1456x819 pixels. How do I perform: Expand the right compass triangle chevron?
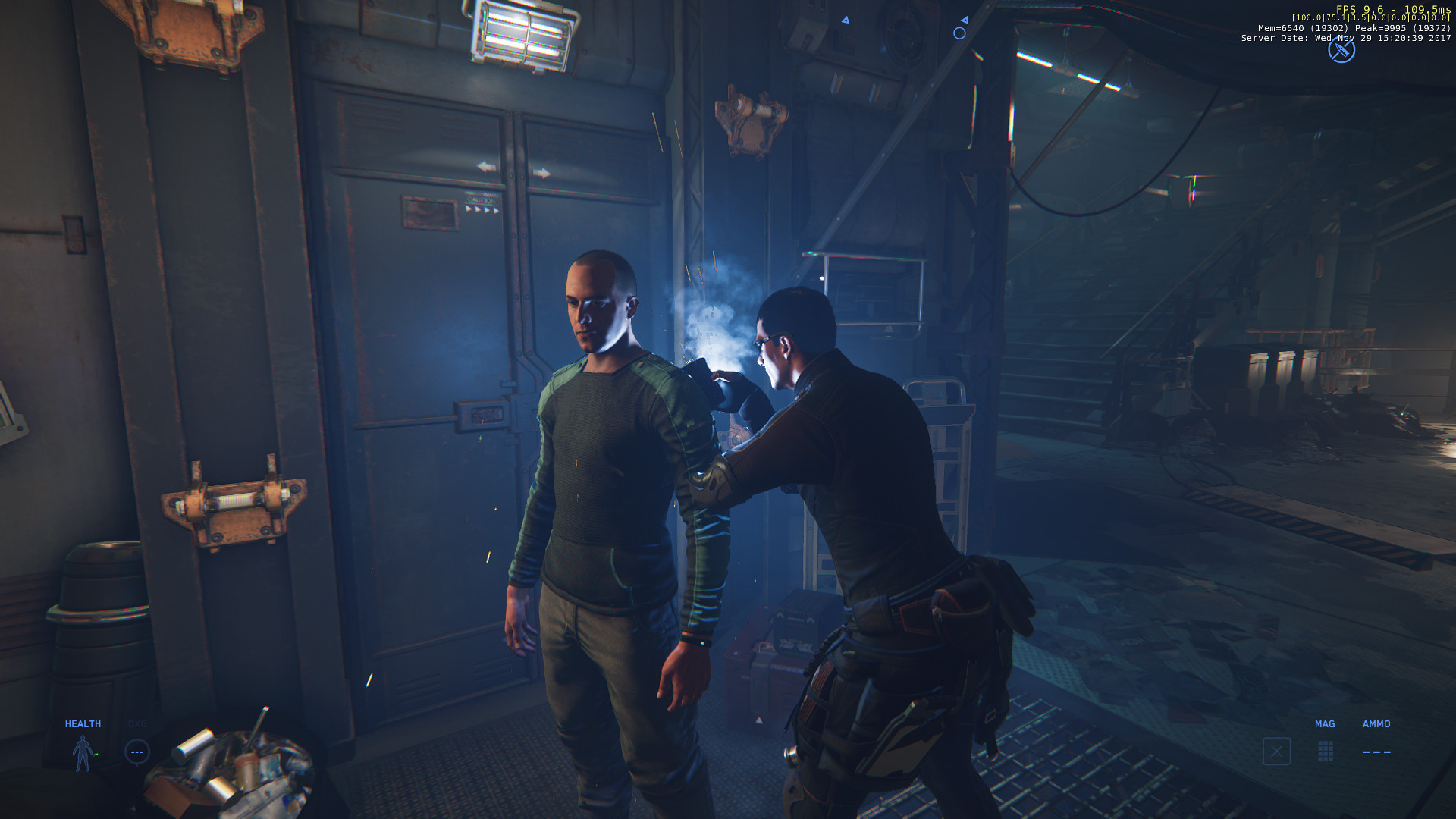pyautogui.click(x=965, y=19)
